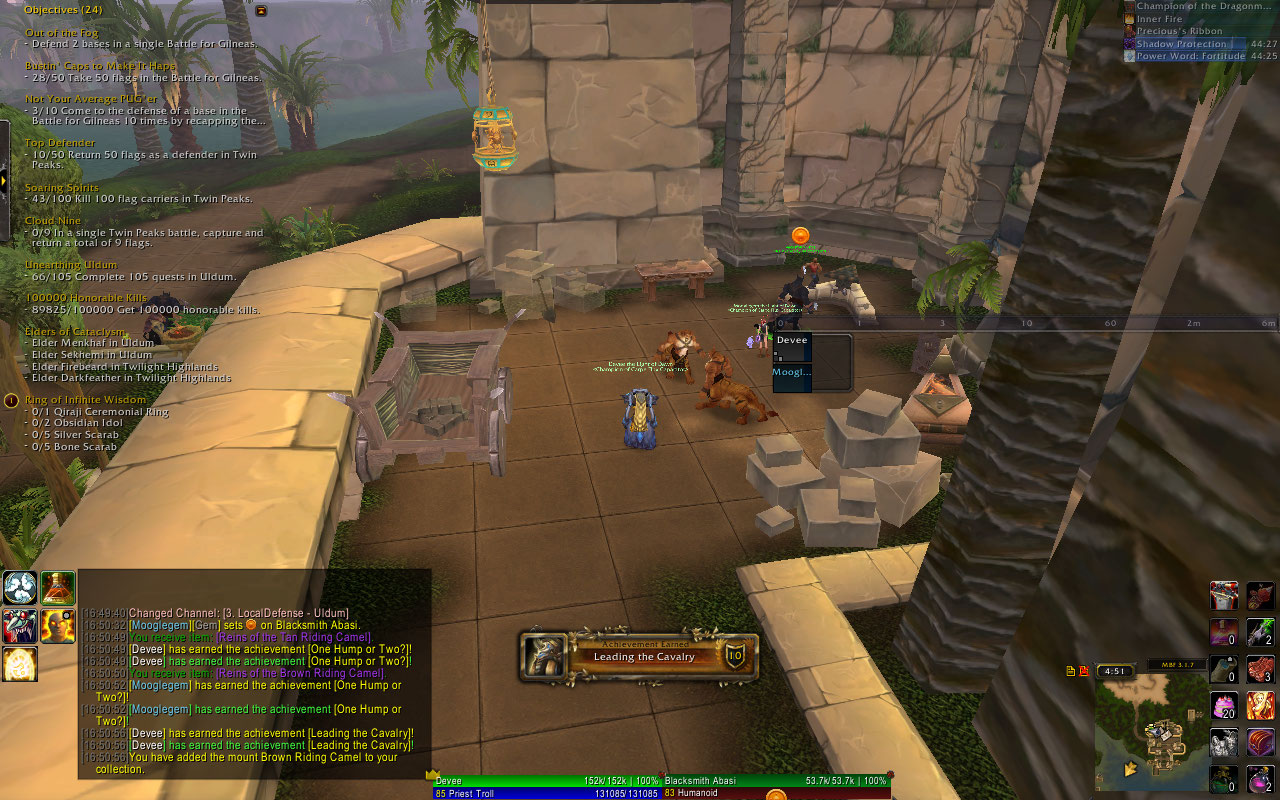
Task: Click the Elders of Cataclysm objective title
Action: (x=75, y=332)
